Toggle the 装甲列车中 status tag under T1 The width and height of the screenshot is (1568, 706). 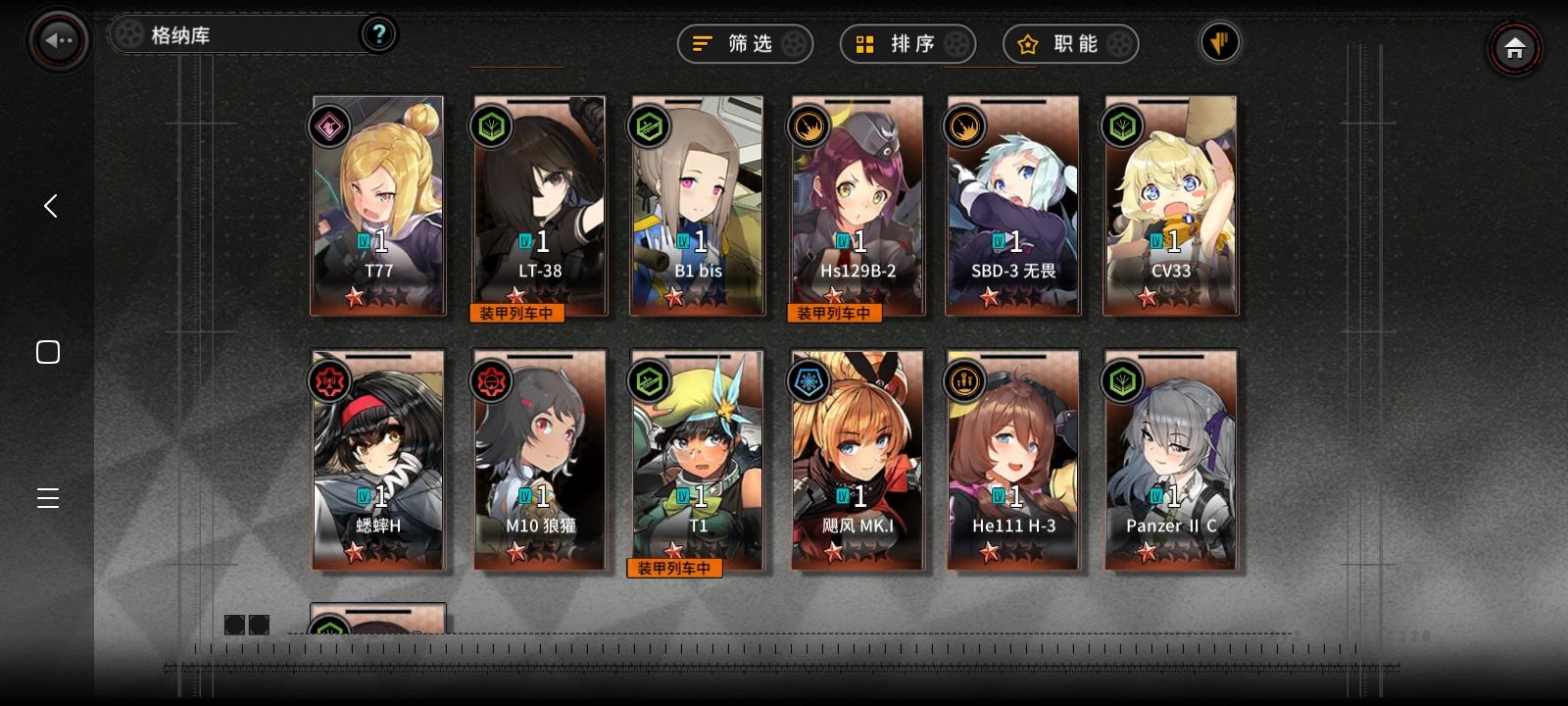[x=675, y=568]
